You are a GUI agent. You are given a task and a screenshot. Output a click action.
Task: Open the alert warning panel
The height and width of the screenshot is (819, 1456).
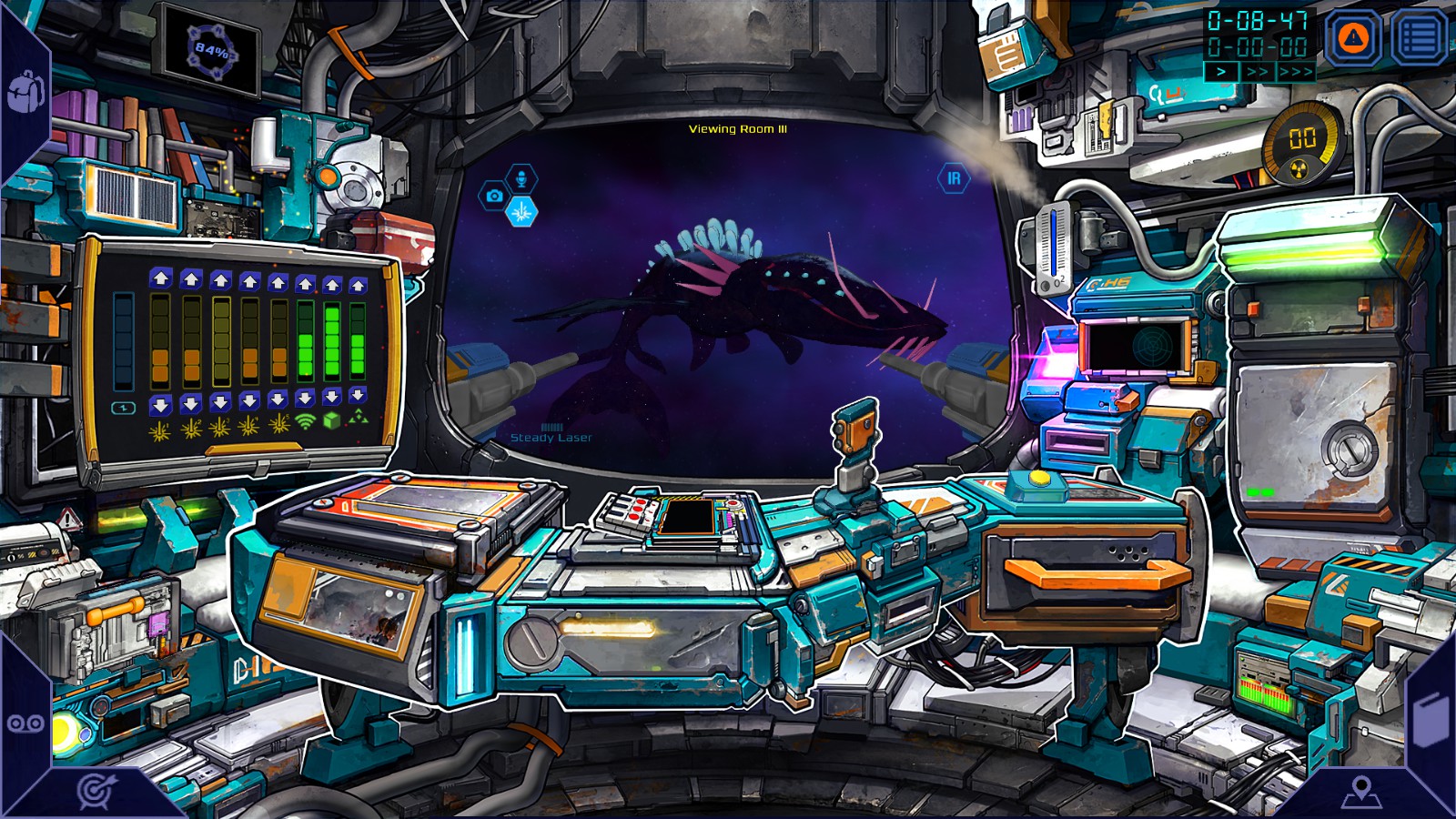point(1351,36)
